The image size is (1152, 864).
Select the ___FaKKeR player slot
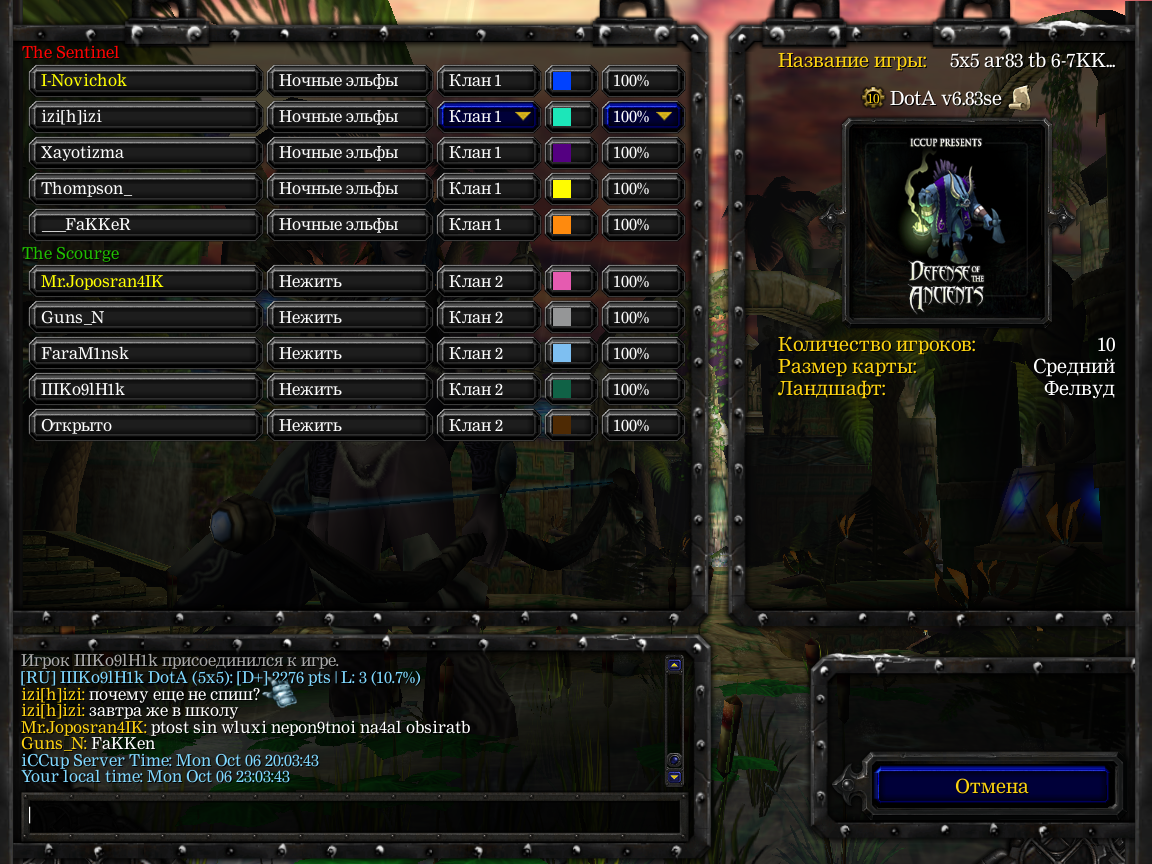(145, 225)
